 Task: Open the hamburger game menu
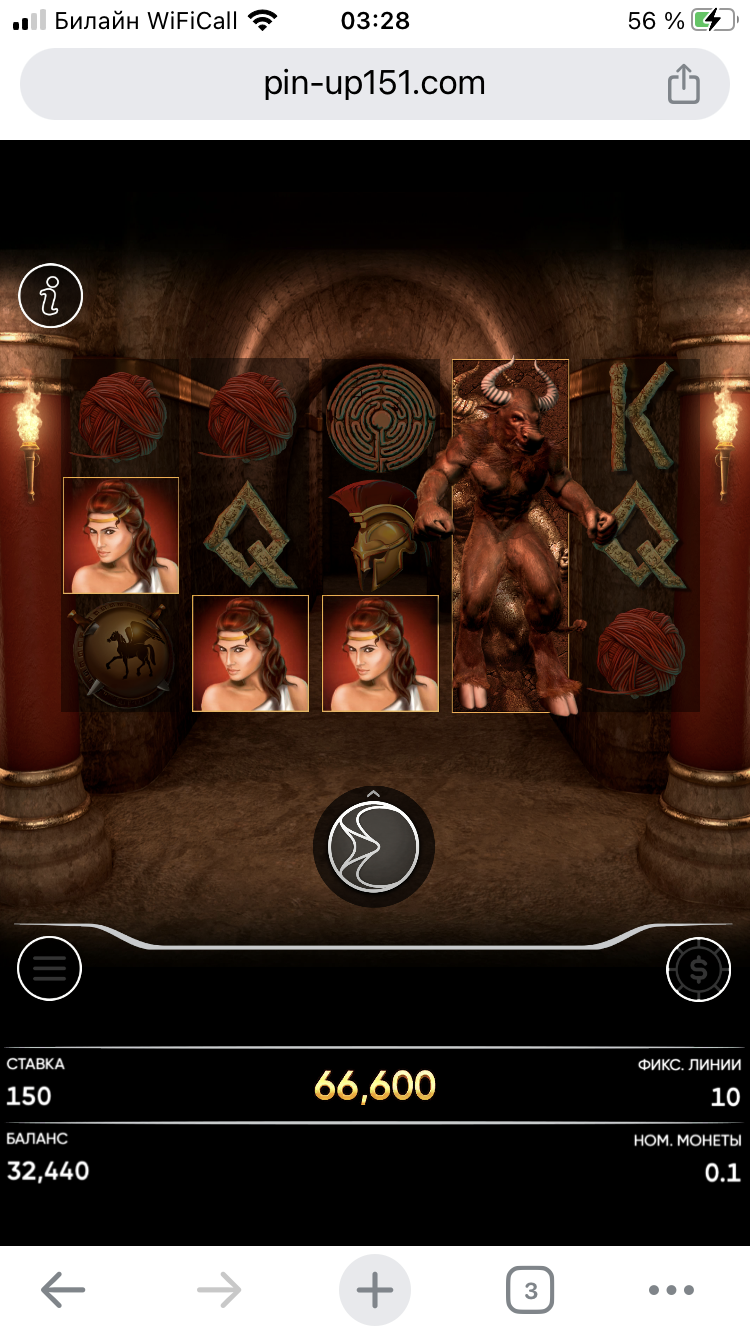click(x=49, y=968)
